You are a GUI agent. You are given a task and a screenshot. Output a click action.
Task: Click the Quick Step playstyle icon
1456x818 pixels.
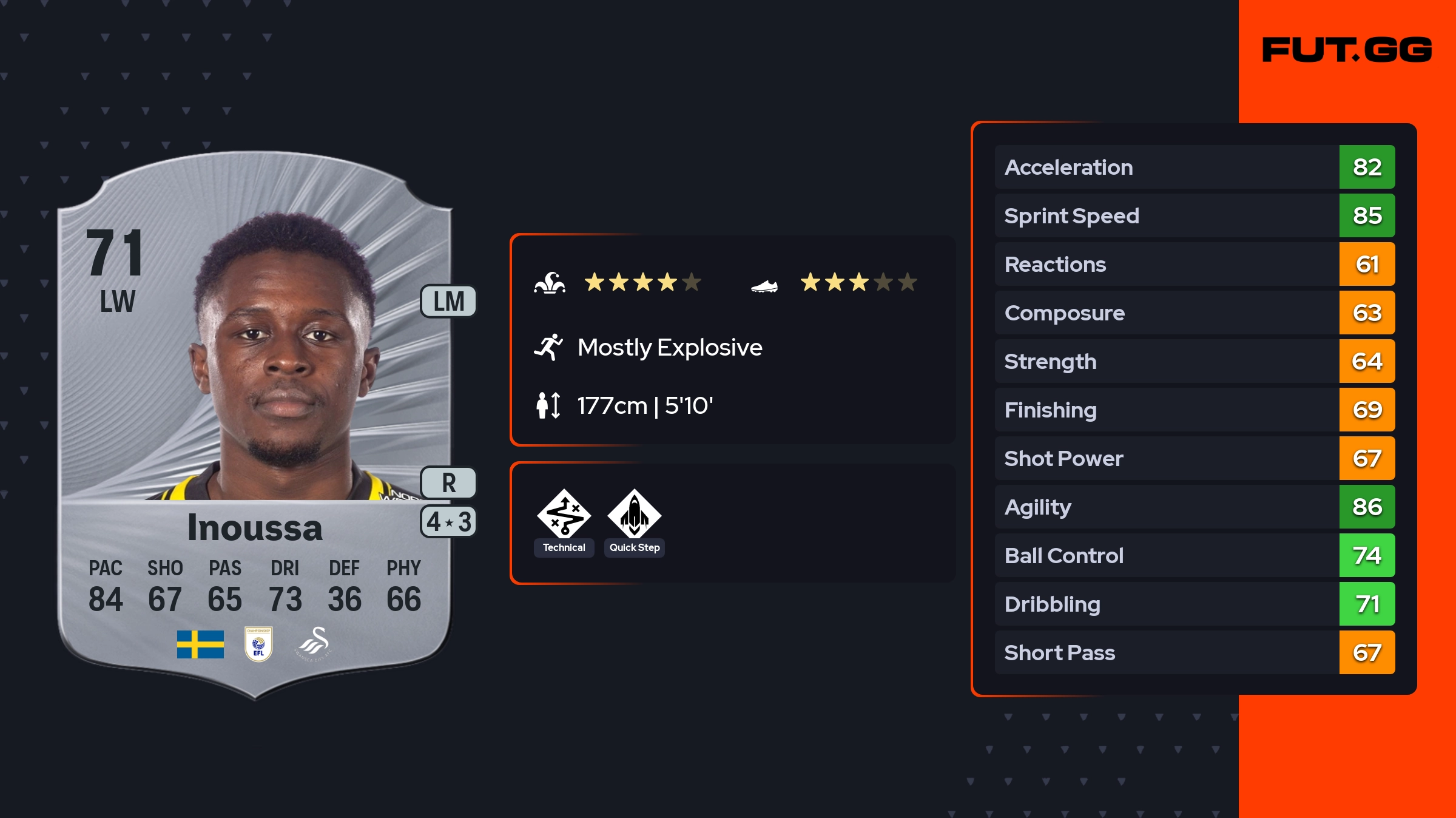click(x=634, y=514)
